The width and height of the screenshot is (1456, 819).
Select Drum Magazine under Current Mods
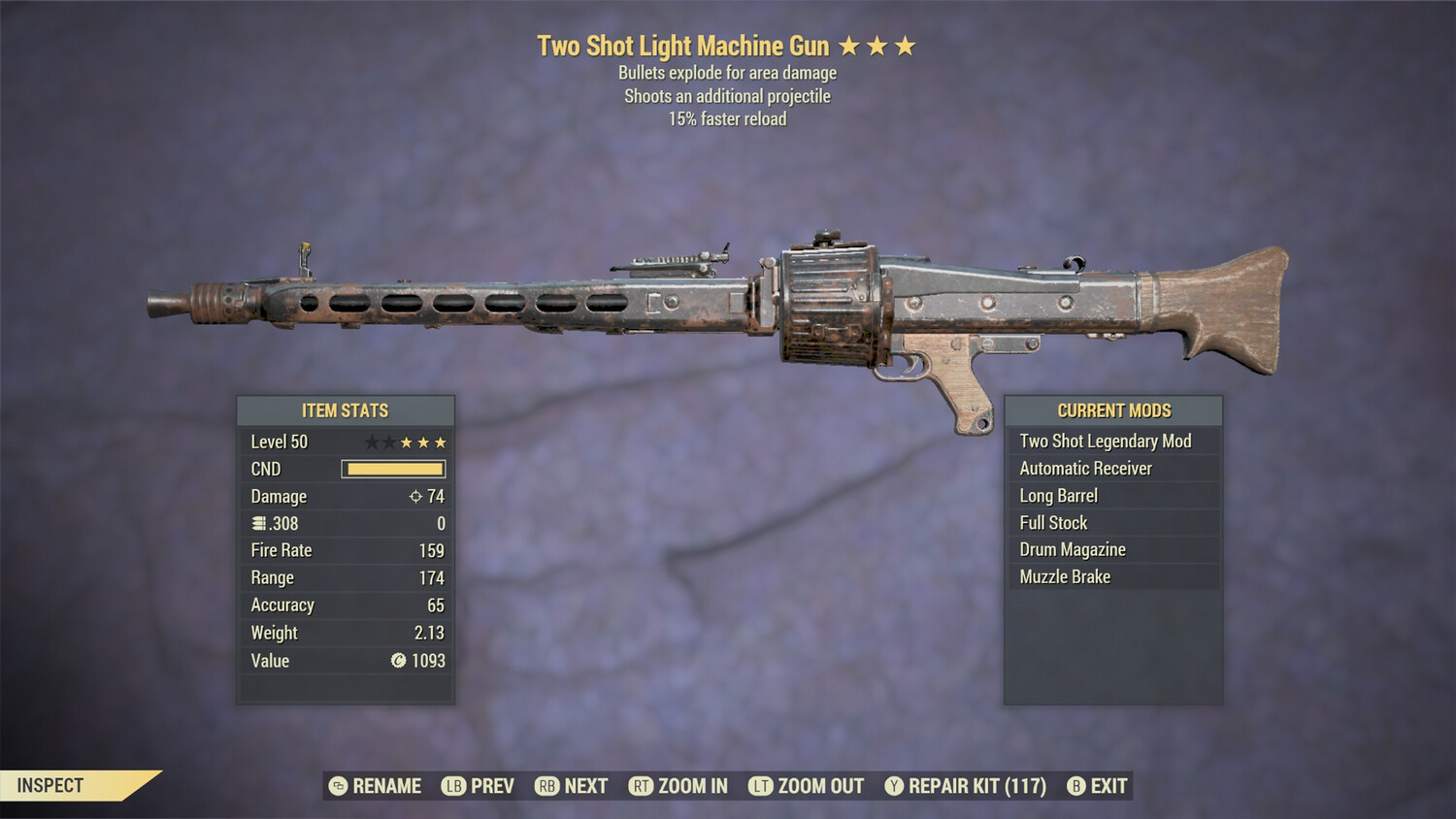coord(1072,548)
